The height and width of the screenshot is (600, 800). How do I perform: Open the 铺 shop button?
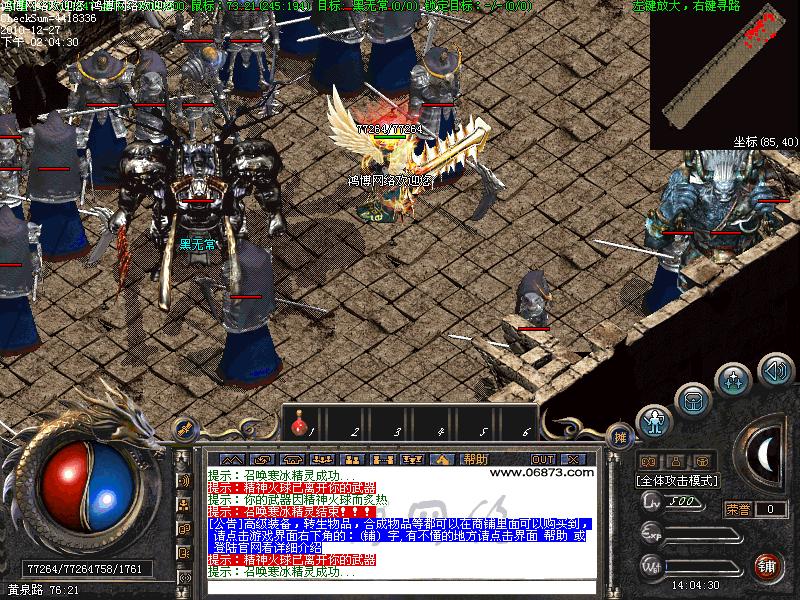click(x=766, y=566)
